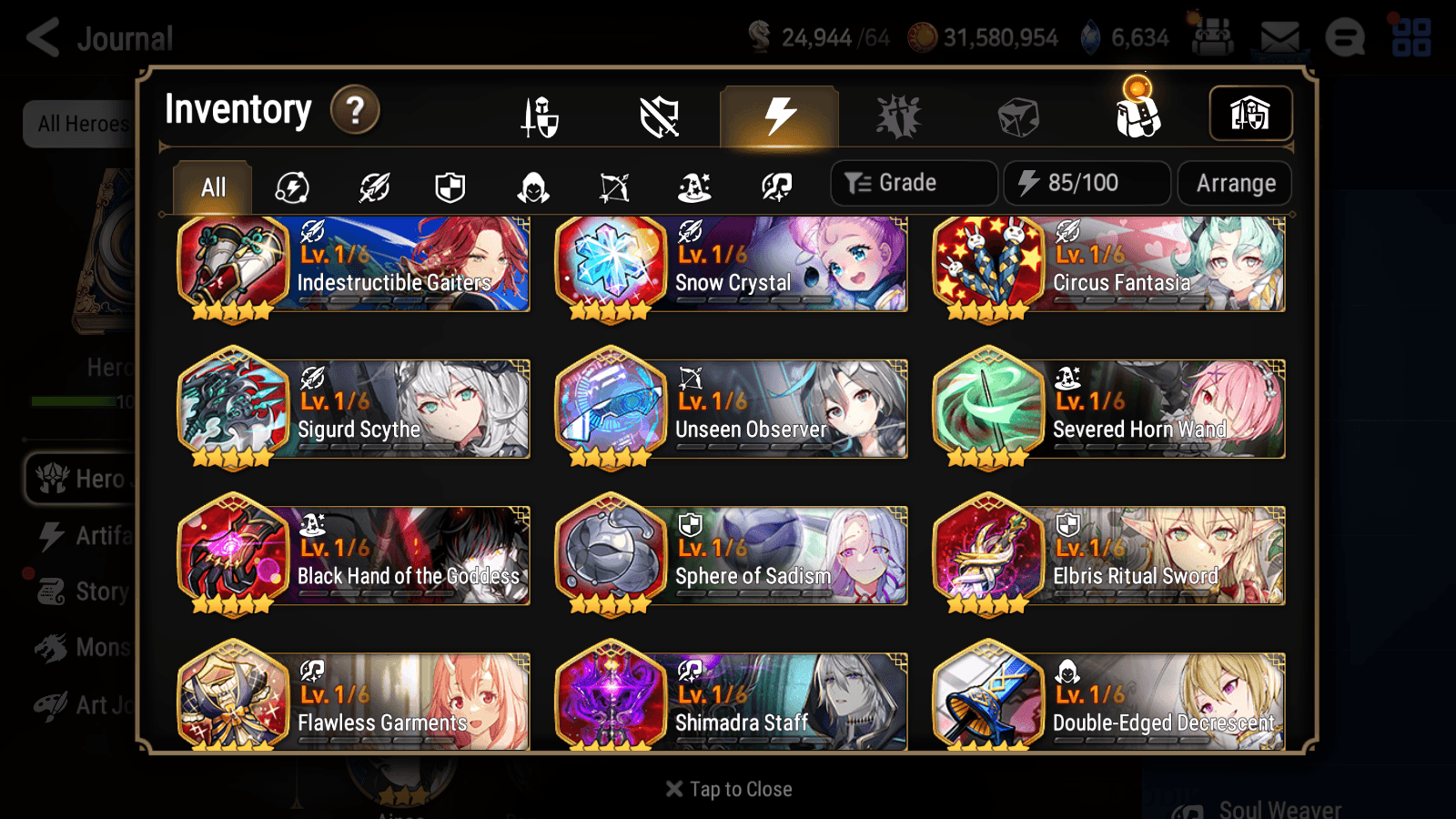Viewport: 1456px width, 819px height.
Task: Click Tap to Close at the bottom
Action: click(728, 788)
